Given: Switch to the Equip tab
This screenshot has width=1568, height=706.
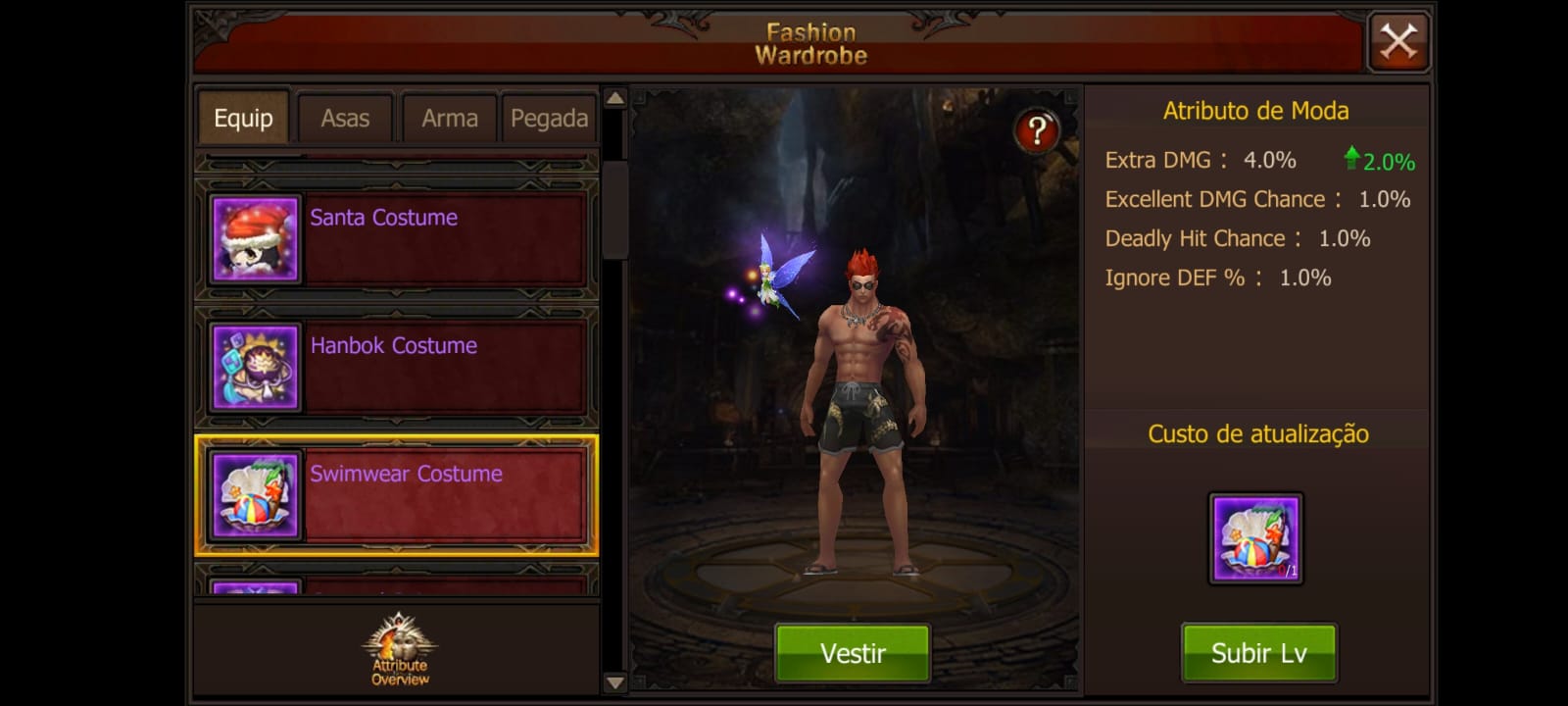Looking at the screenshot, I should [243, 119].
